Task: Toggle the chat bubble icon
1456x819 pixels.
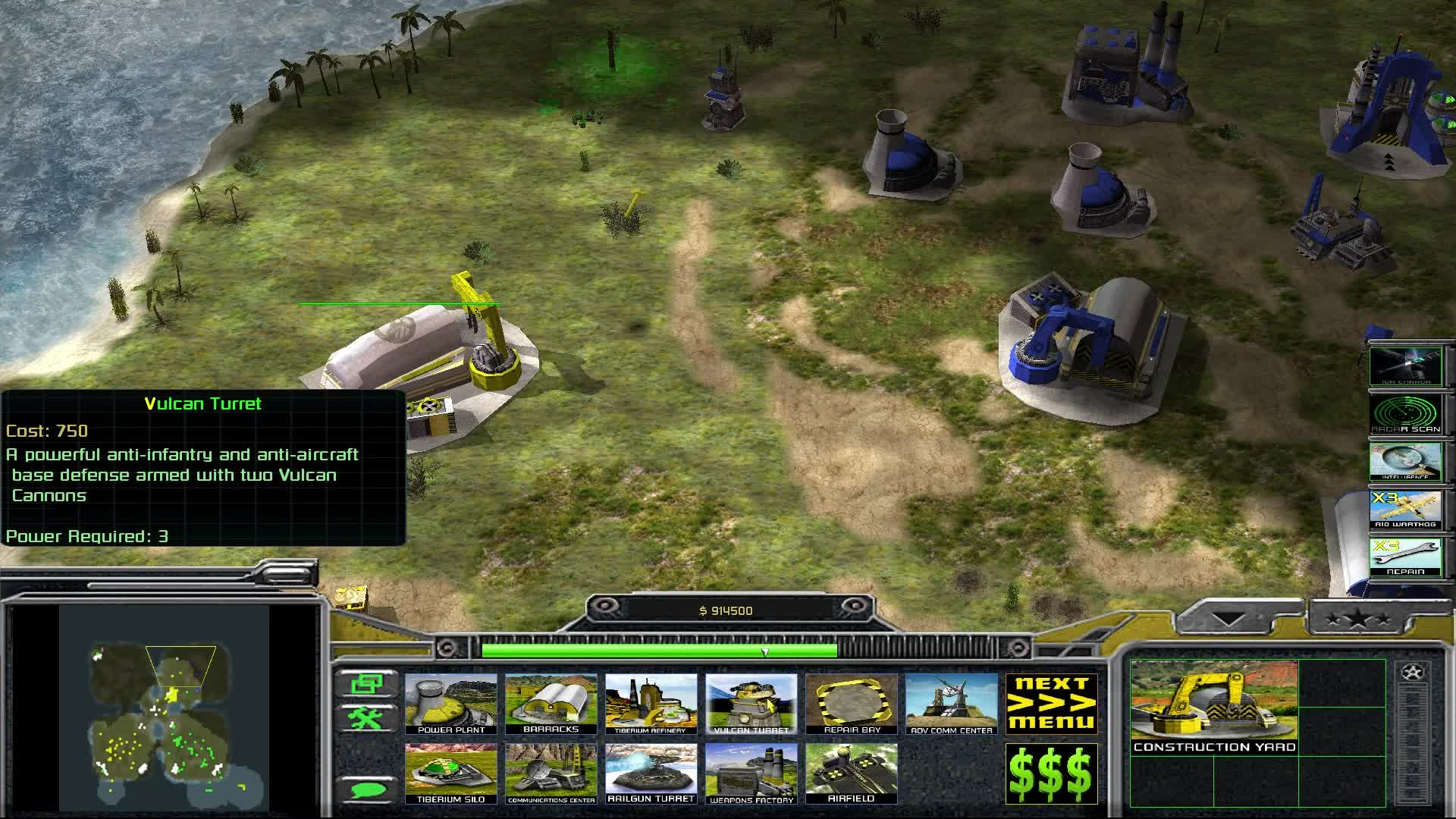Action: tap(369, 789)
